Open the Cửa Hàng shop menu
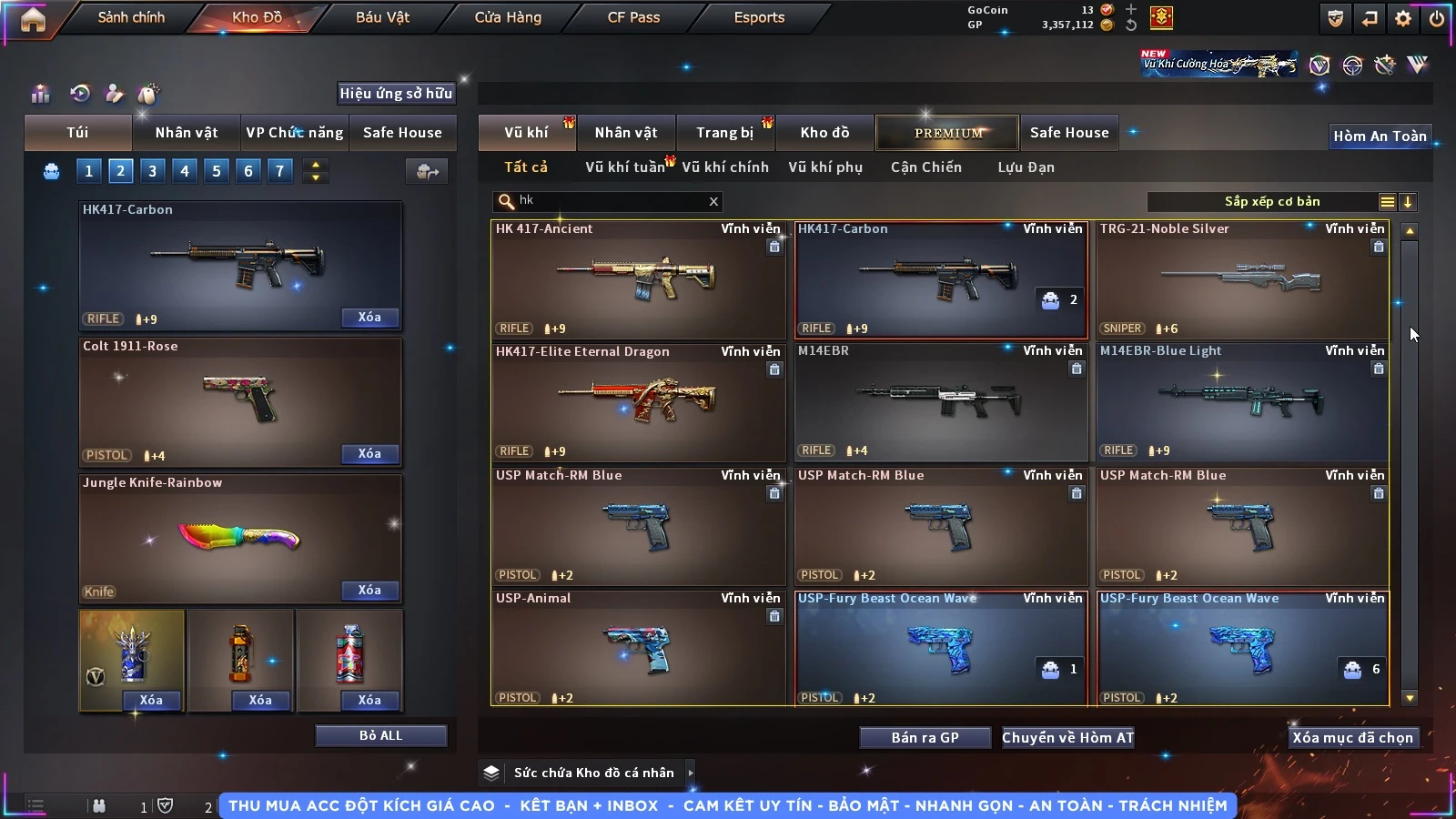1456x819 pixels. [x=508, y=17]
